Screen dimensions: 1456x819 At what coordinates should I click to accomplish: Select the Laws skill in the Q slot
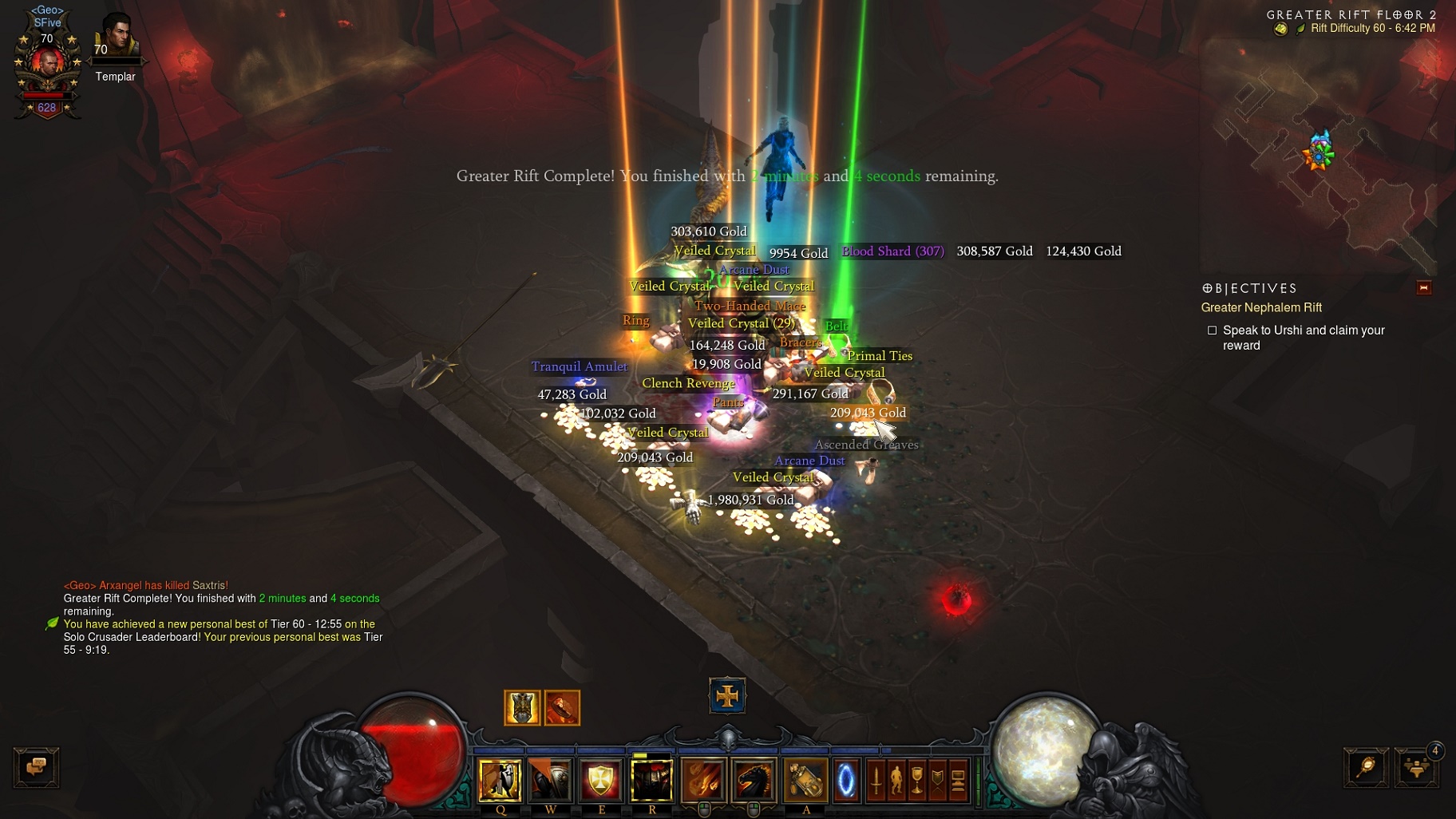(x=500, y=781)
